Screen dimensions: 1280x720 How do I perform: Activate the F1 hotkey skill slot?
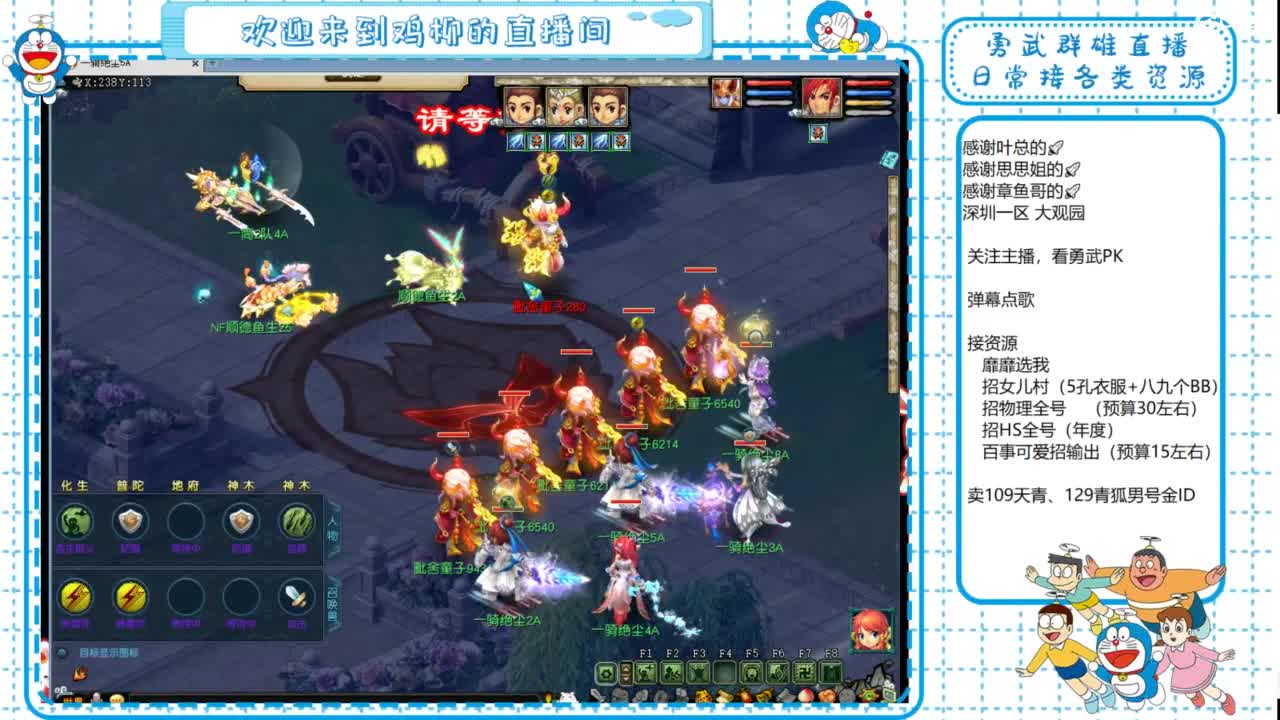pos(644,672)
